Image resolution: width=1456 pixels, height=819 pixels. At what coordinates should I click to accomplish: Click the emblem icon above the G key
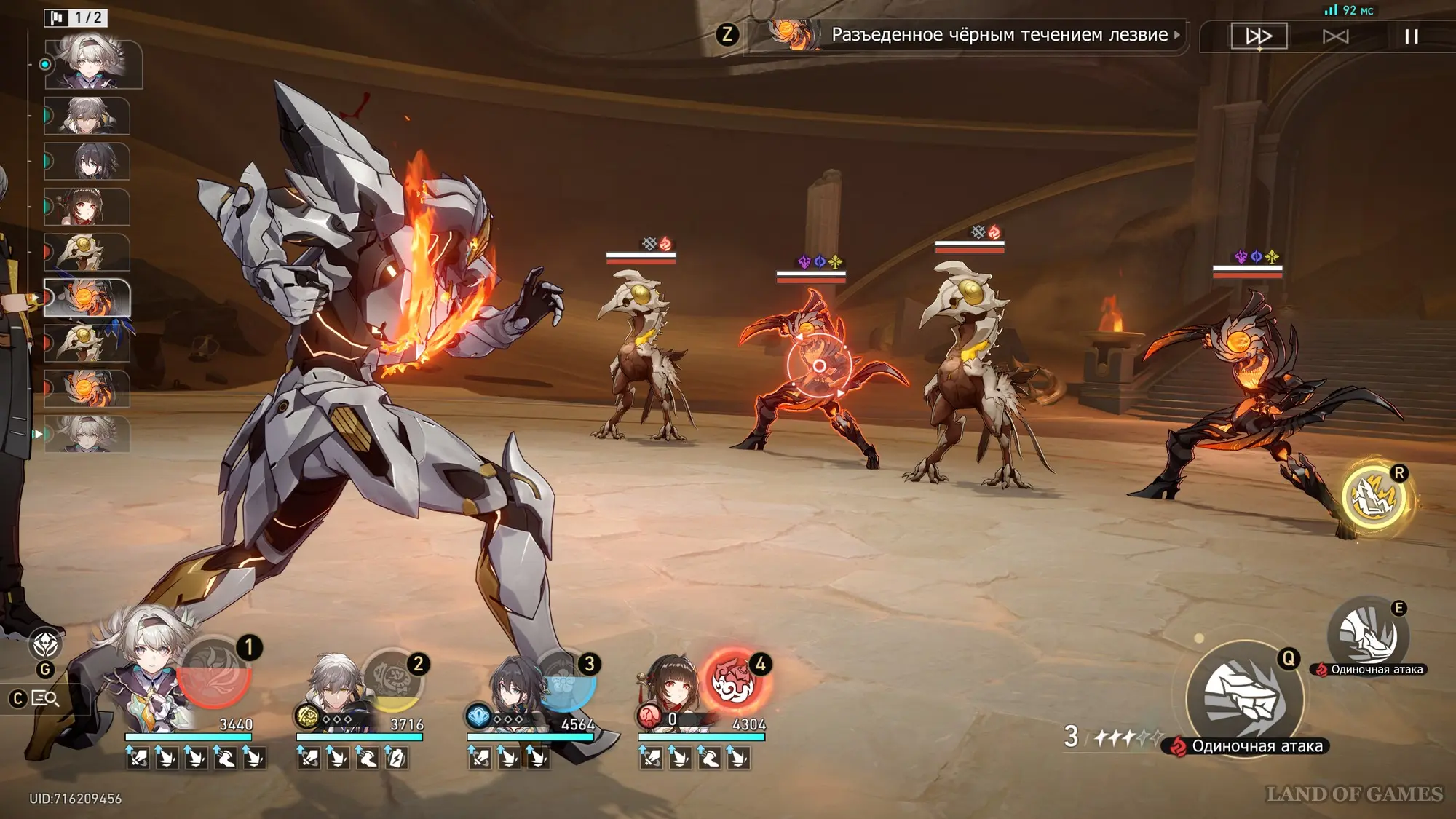[x=45, y=644]
